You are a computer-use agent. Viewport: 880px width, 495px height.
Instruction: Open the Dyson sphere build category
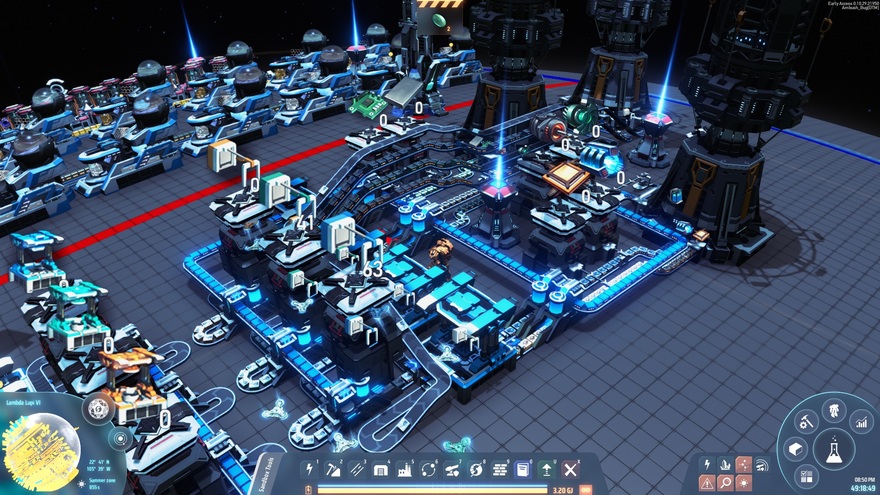click(x=476, y=469)
